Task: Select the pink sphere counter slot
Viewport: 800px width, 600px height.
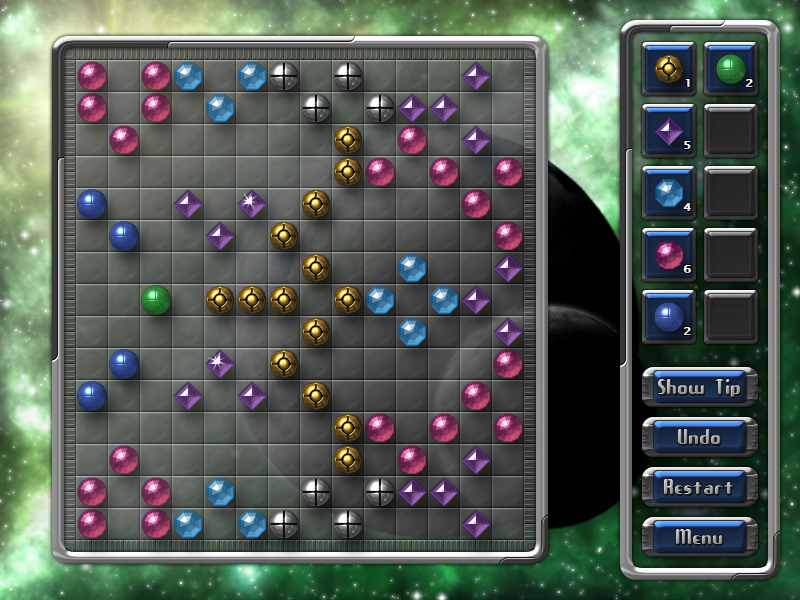Action: click(x=668, y=254)
